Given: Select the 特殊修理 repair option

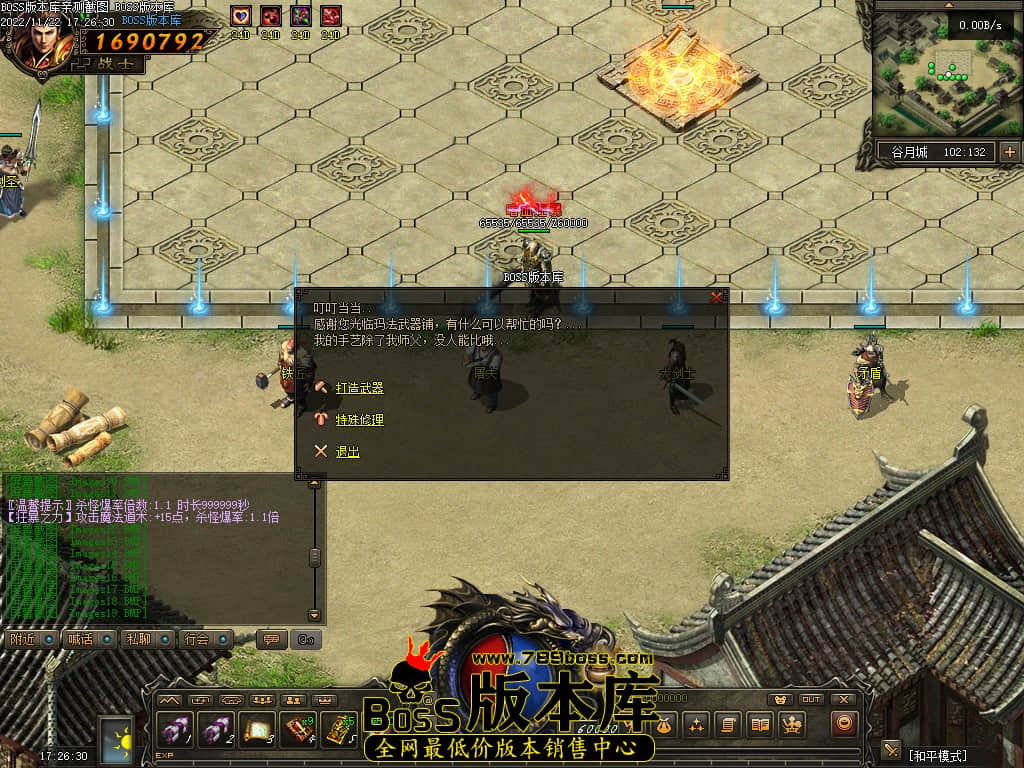Looking at the screenshot, I should pyautogui.click(x=359, y=420).
